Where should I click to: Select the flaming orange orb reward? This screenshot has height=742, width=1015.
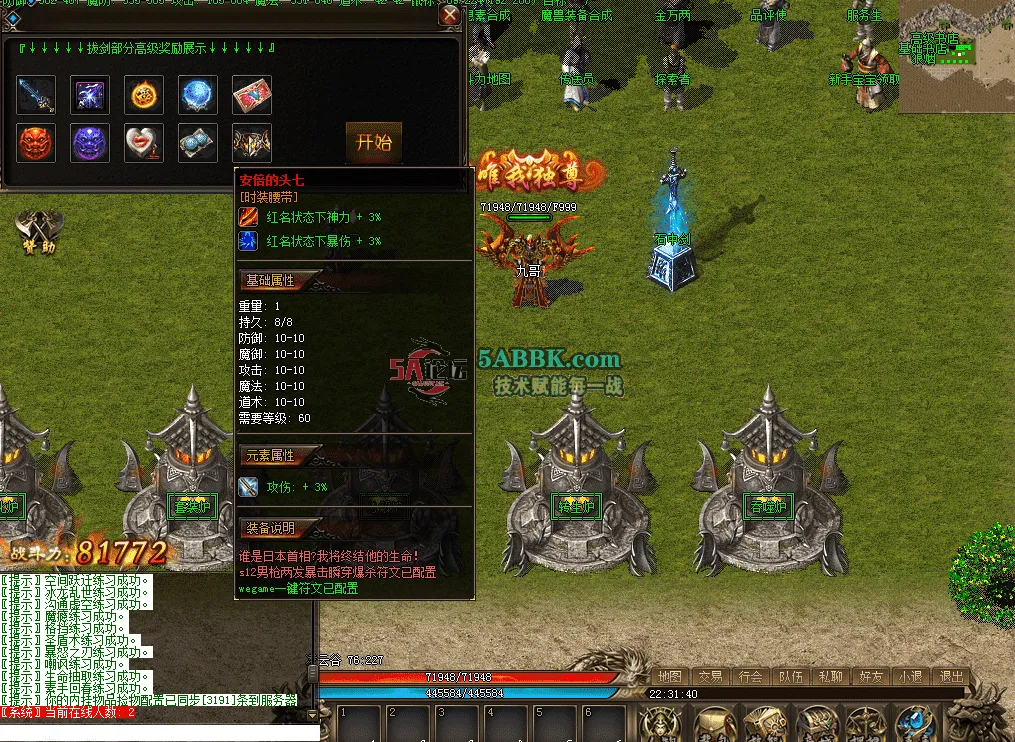click(x=144, y=95)
